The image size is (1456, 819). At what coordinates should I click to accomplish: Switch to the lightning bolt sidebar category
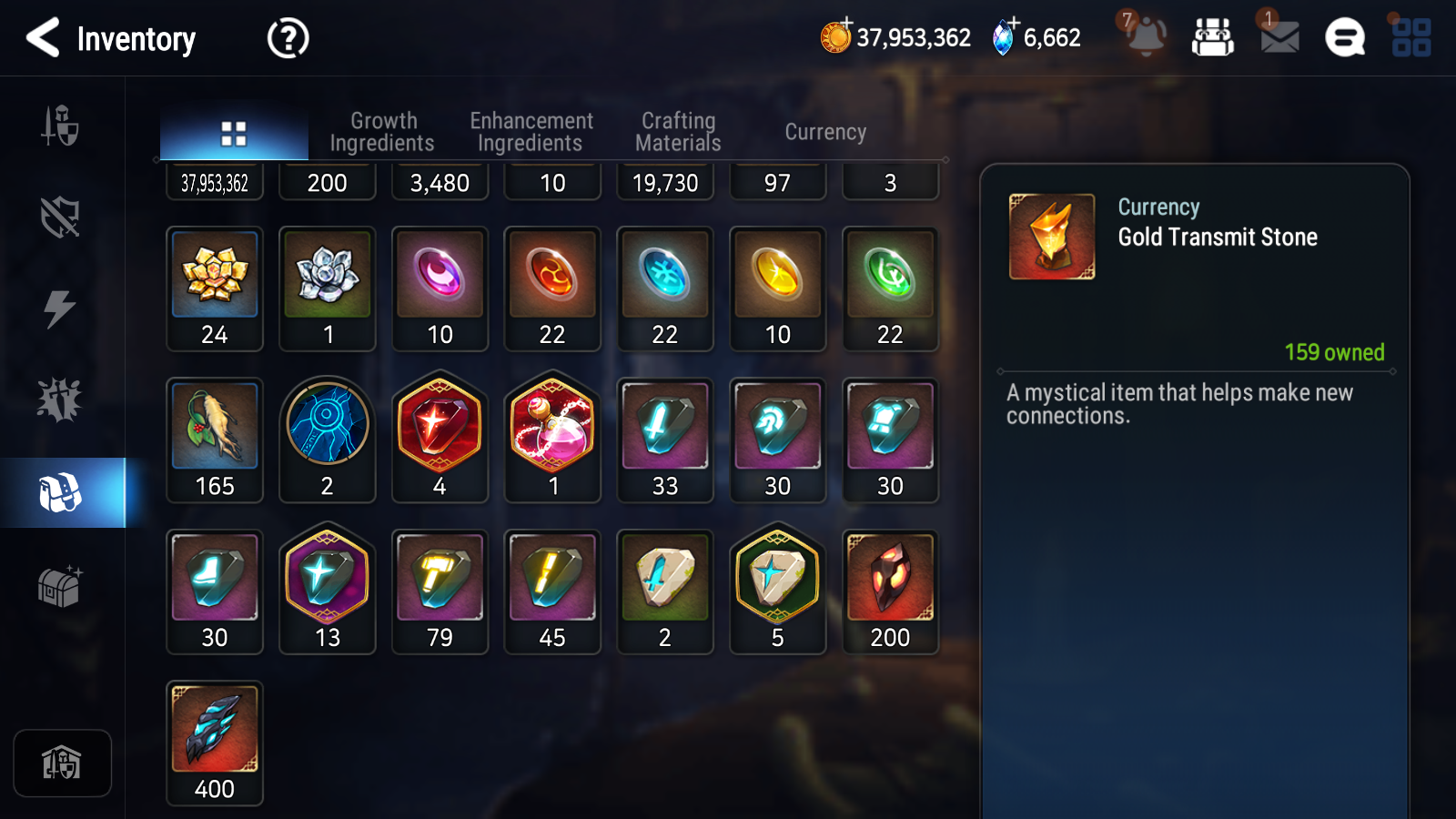tap(60, 308)
